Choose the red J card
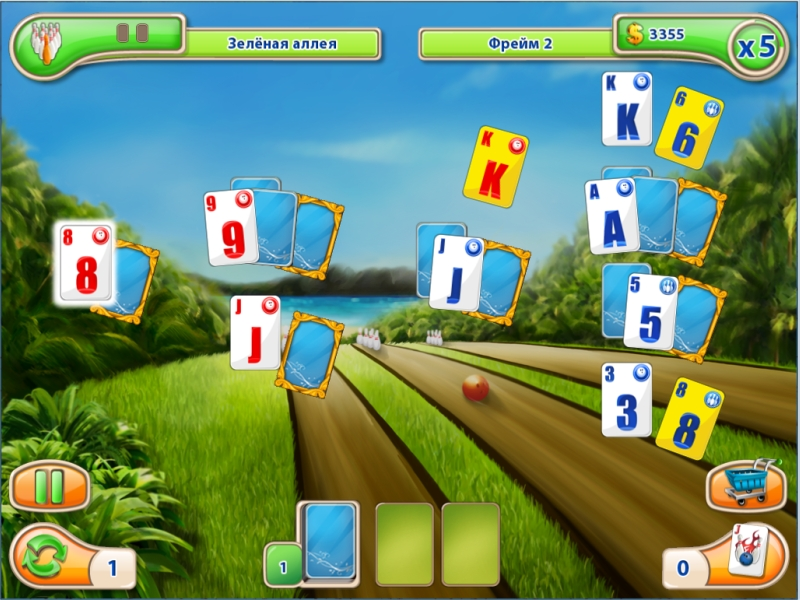 click(x=254, y=332)
